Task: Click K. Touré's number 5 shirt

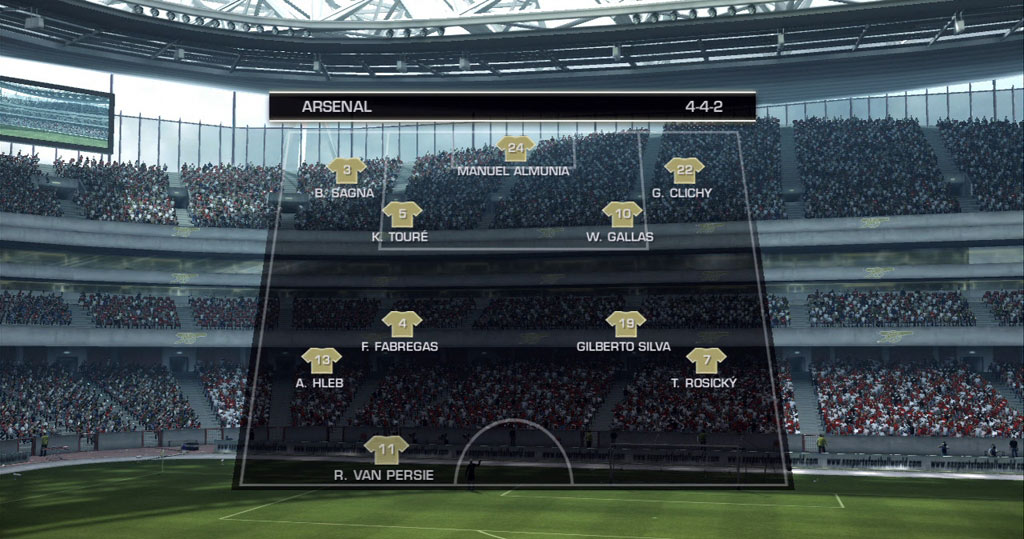Action: click(x=402, y=215)
